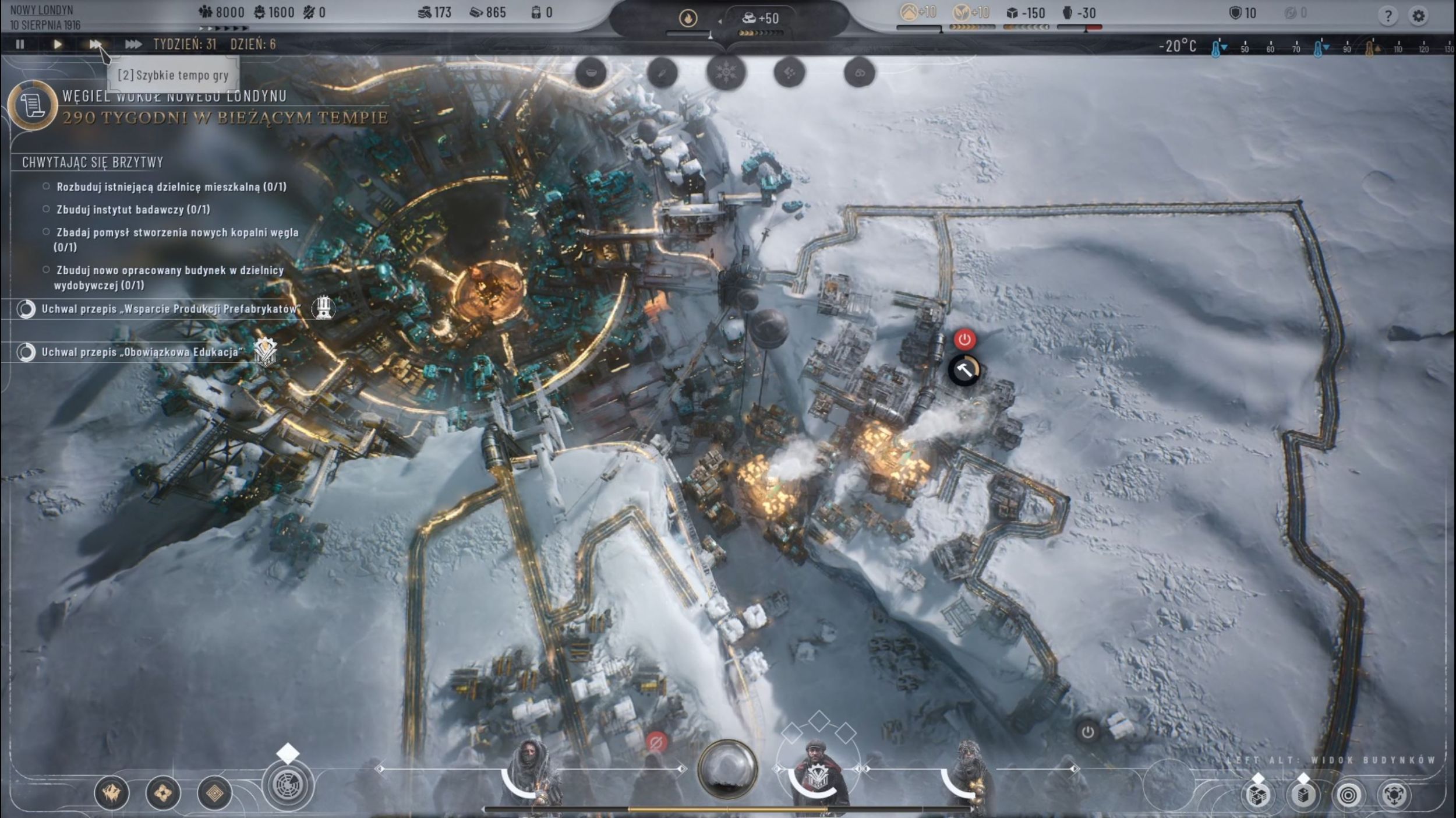Open the central council sphere button

(727, 768)
